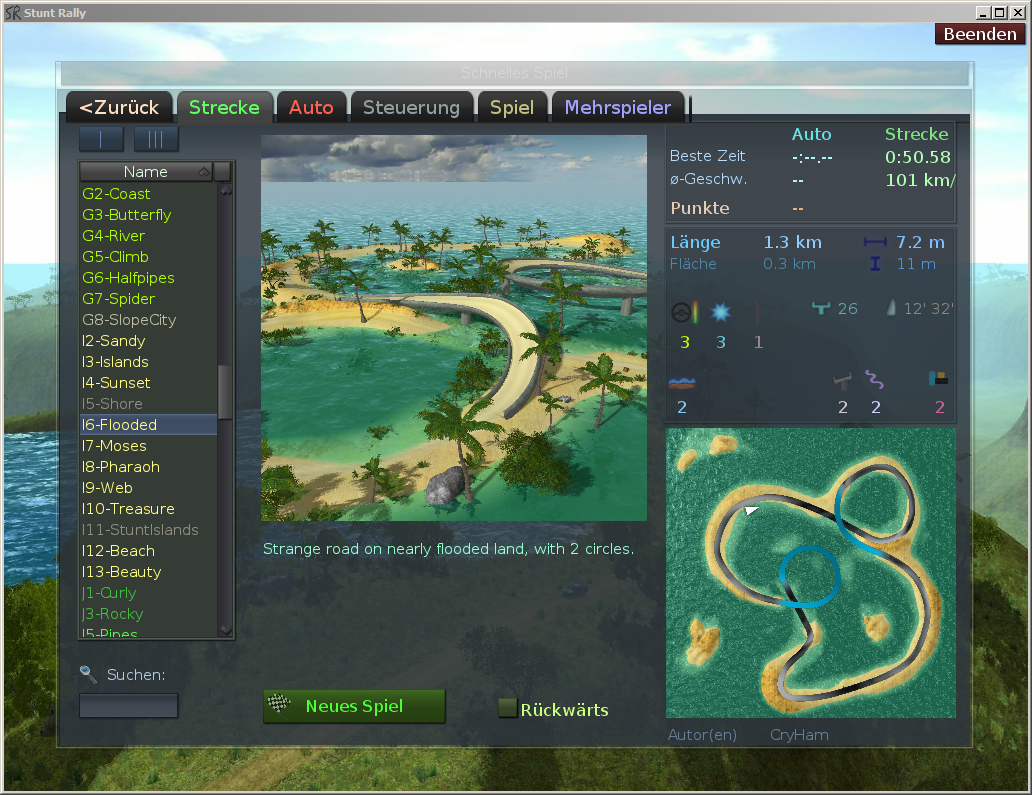Select the Strecke tab
The image size is (1032, 795).
pos(224,108)
